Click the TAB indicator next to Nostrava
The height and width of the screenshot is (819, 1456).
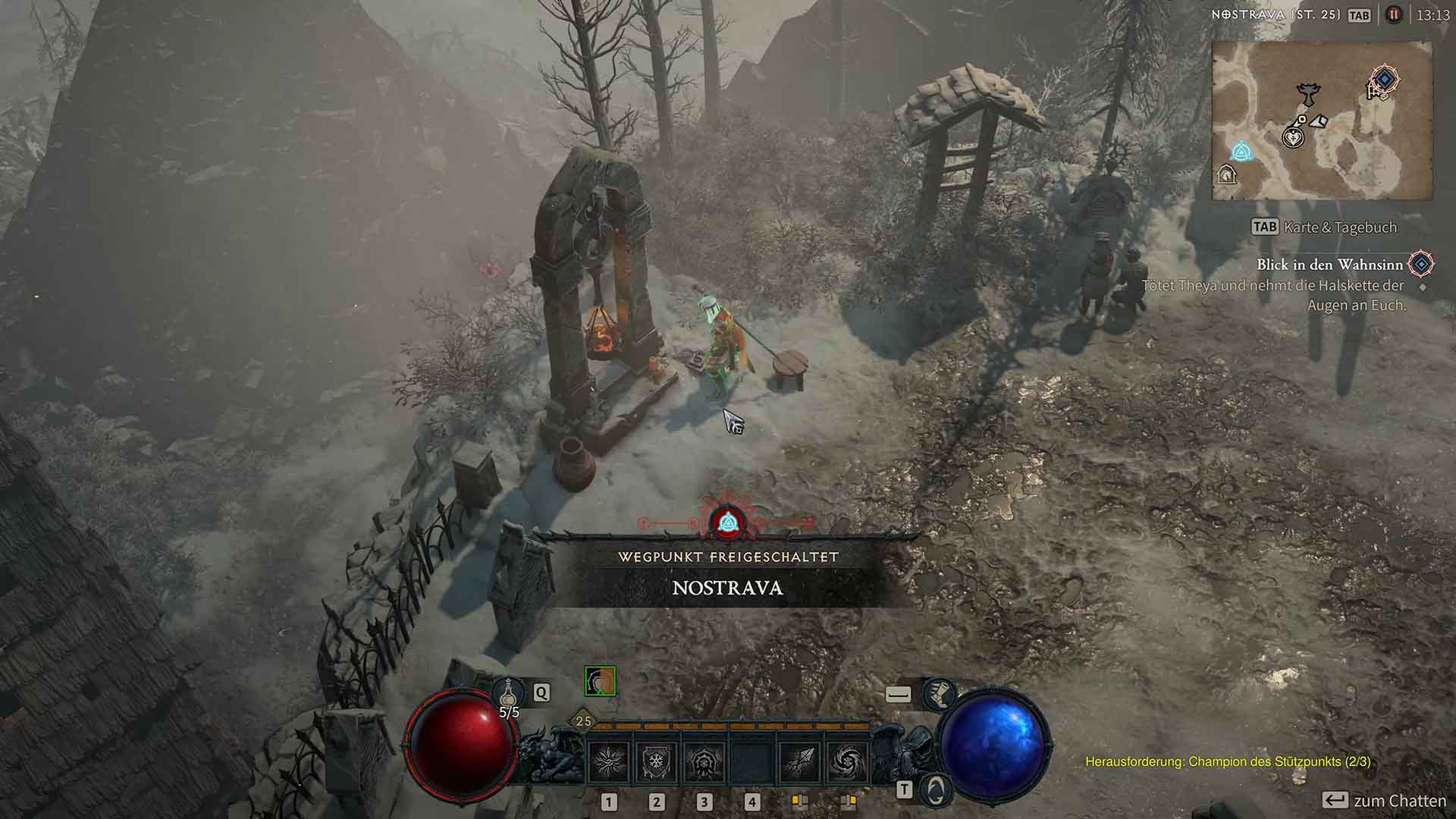coord(1359,14)
